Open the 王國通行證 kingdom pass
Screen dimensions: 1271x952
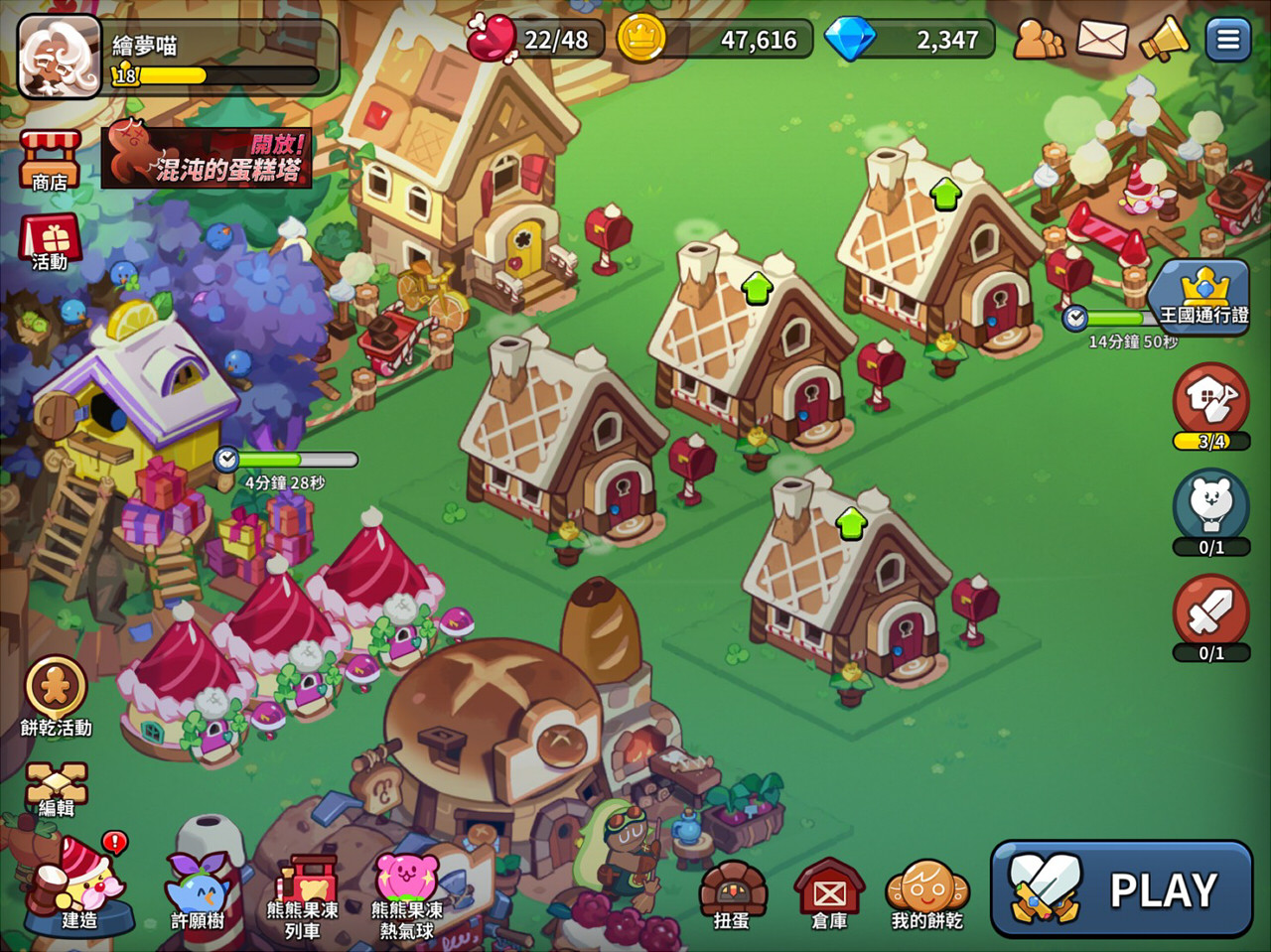(1202, 297)
